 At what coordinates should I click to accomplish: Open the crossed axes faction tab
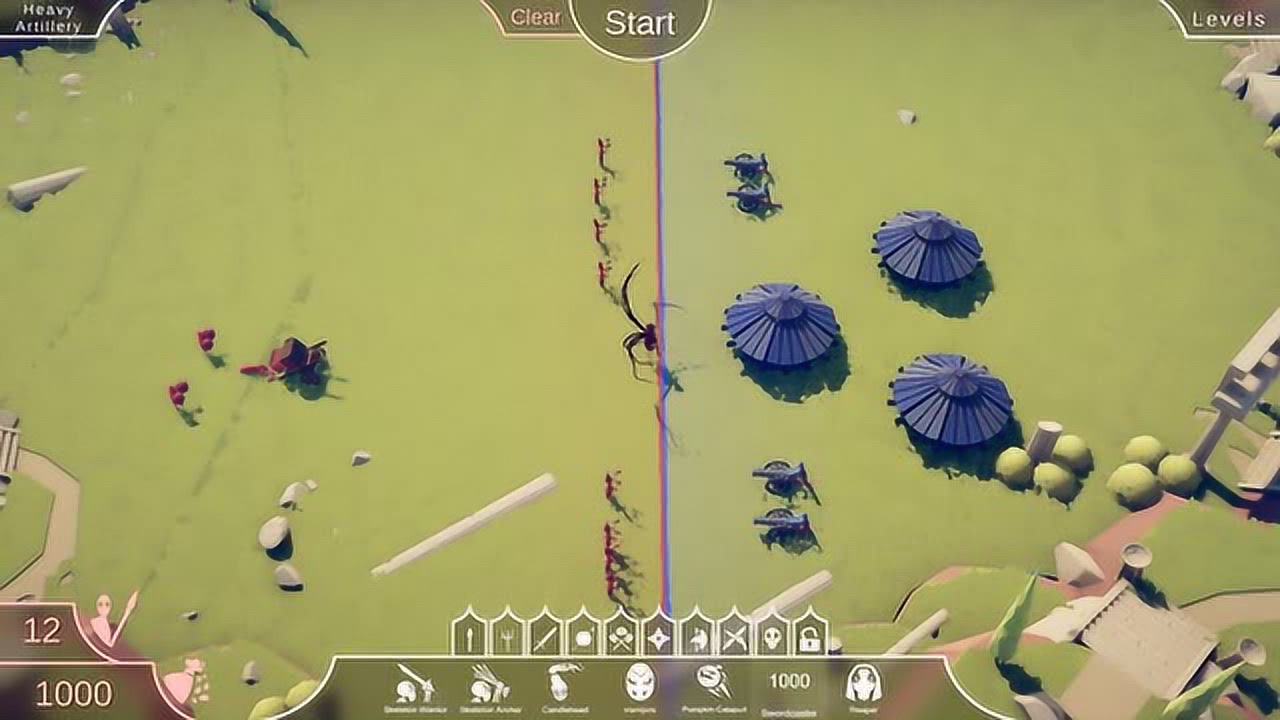click(621, 636)
